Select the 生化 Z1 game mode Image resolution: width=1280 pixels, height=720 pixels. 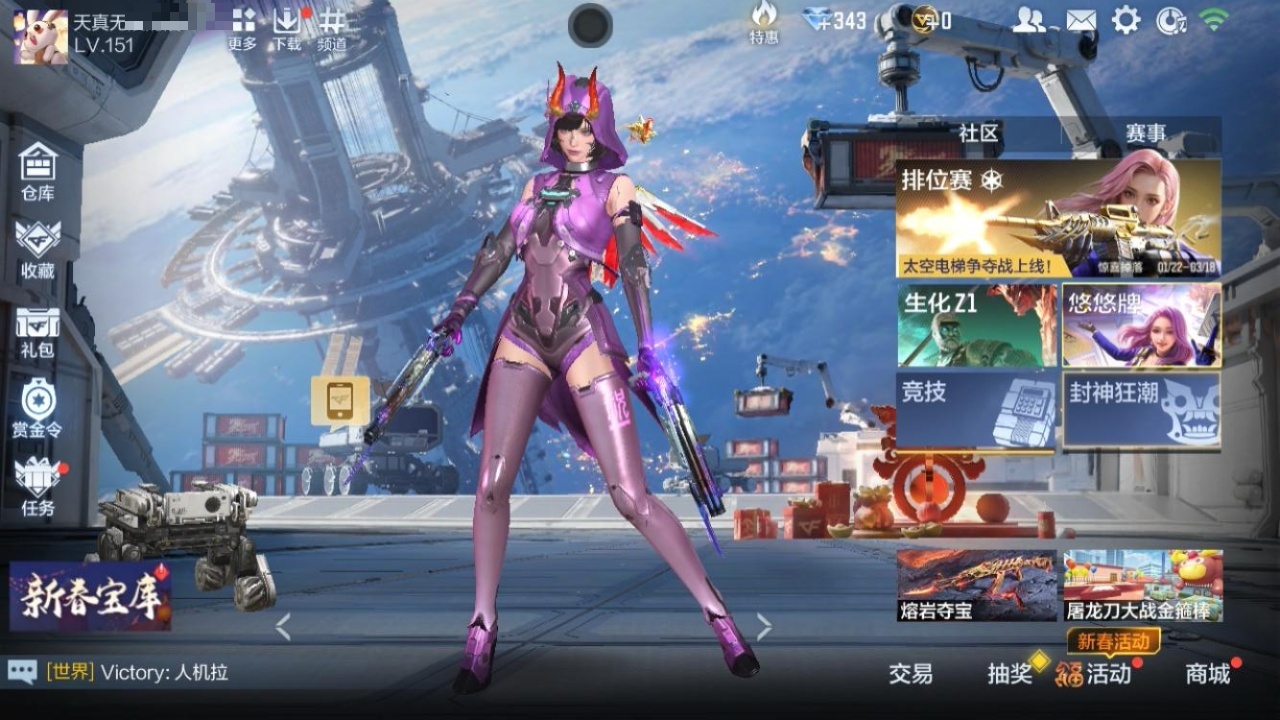[976, 325]
